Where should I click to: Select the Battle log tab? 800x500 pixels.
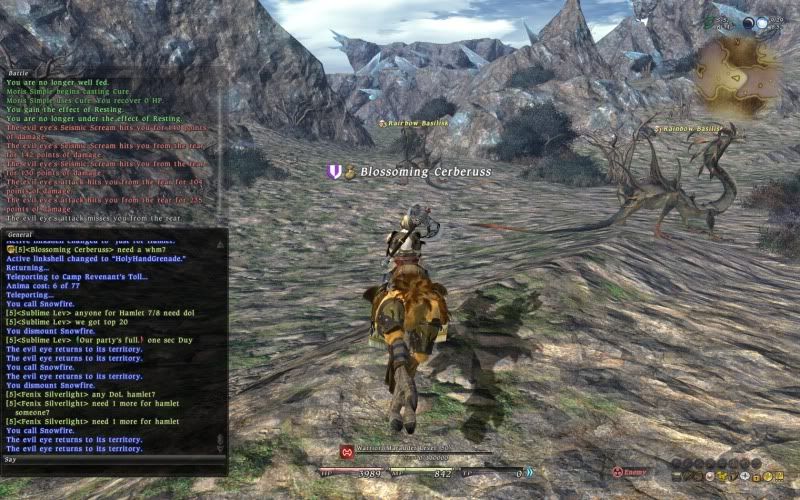point(18,72)
